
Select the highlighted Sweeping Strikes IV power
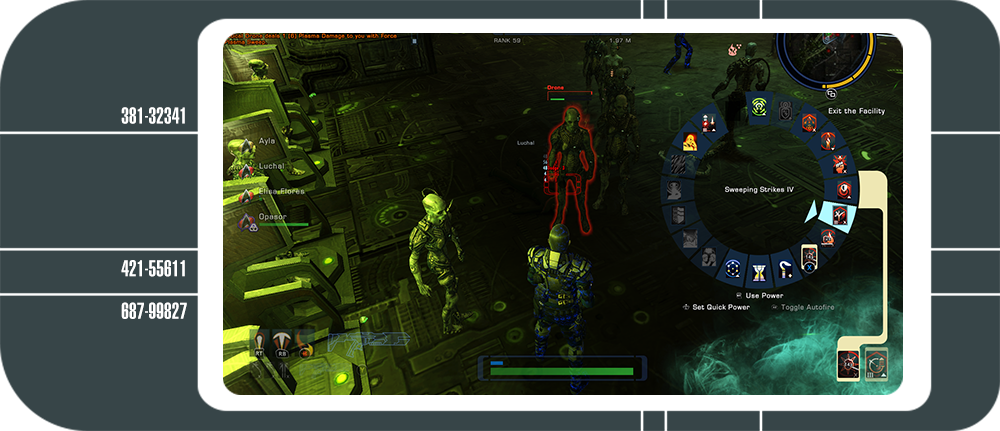pyautogui.click(x=837, y=214)
